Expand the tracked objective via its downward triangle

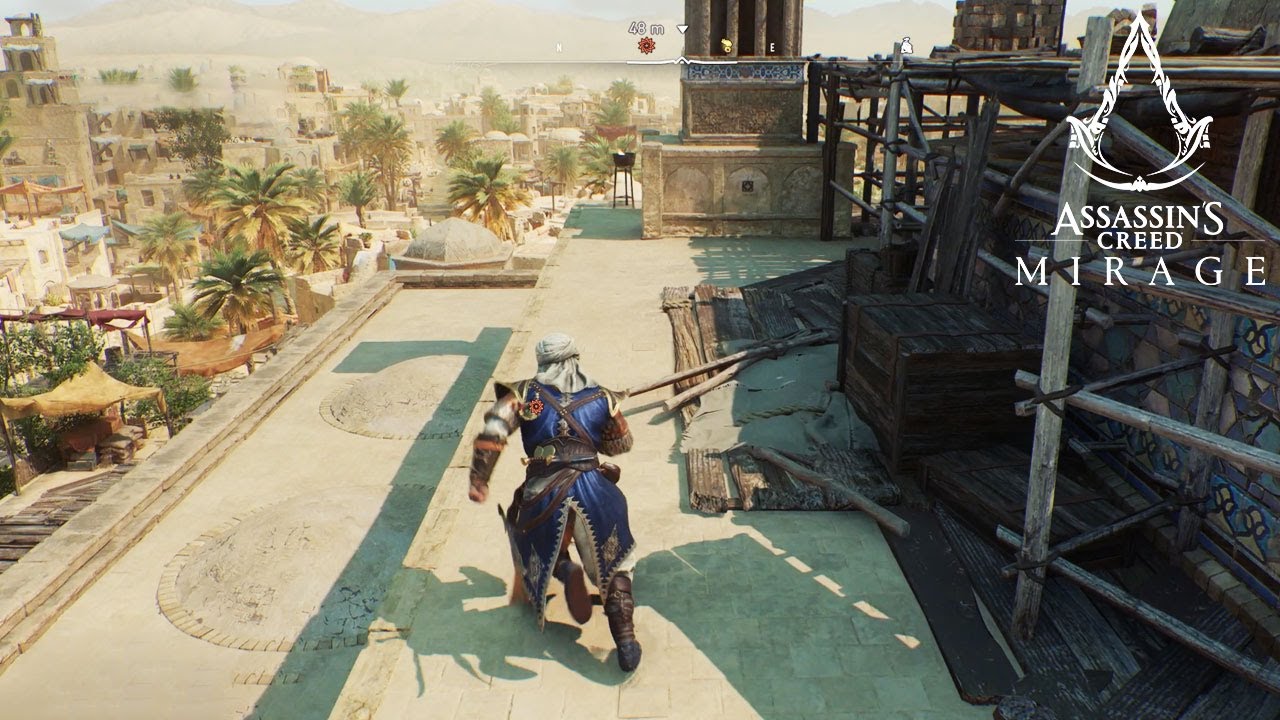[x=682, y=30]
